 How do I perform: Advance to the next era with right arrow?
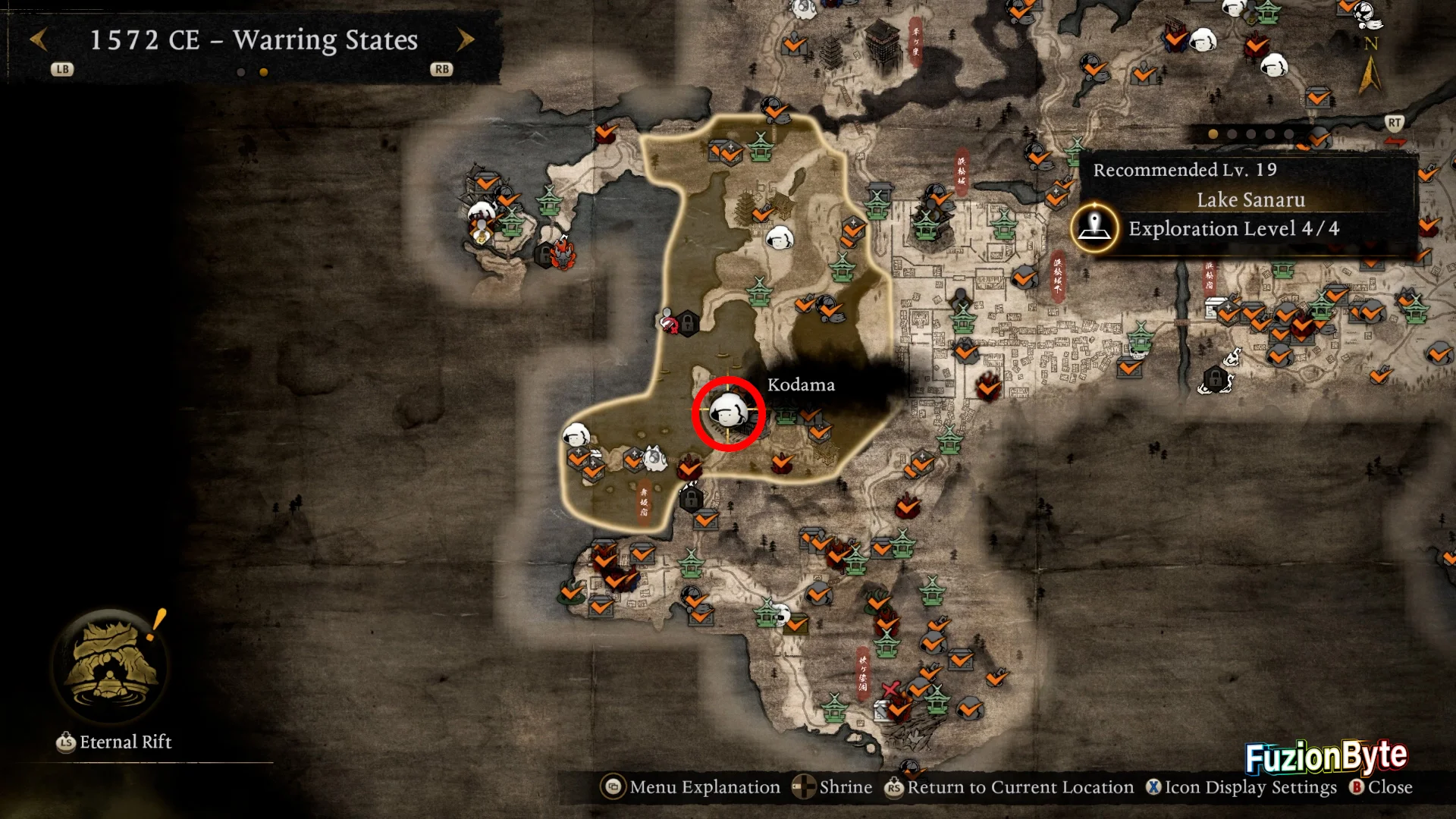(466, 39)
